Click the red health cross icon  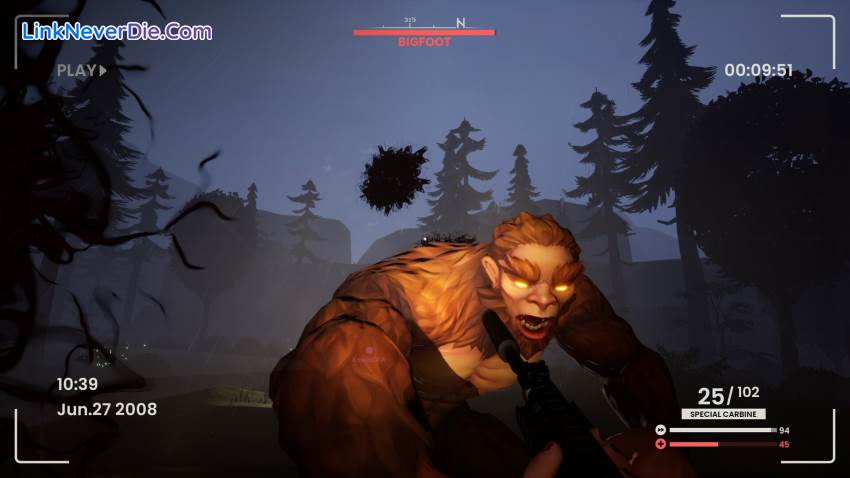661,444
